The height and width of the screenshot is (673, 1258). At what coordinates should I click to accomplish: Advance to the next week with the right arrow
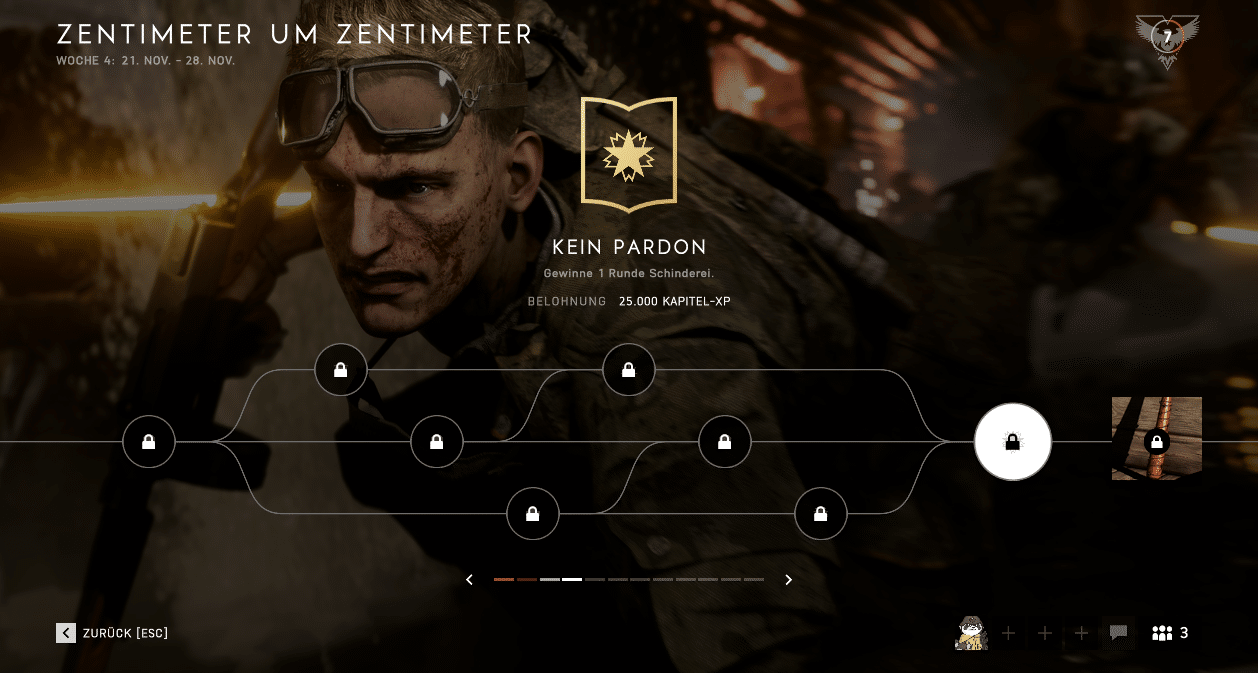(x=788, y=580)
